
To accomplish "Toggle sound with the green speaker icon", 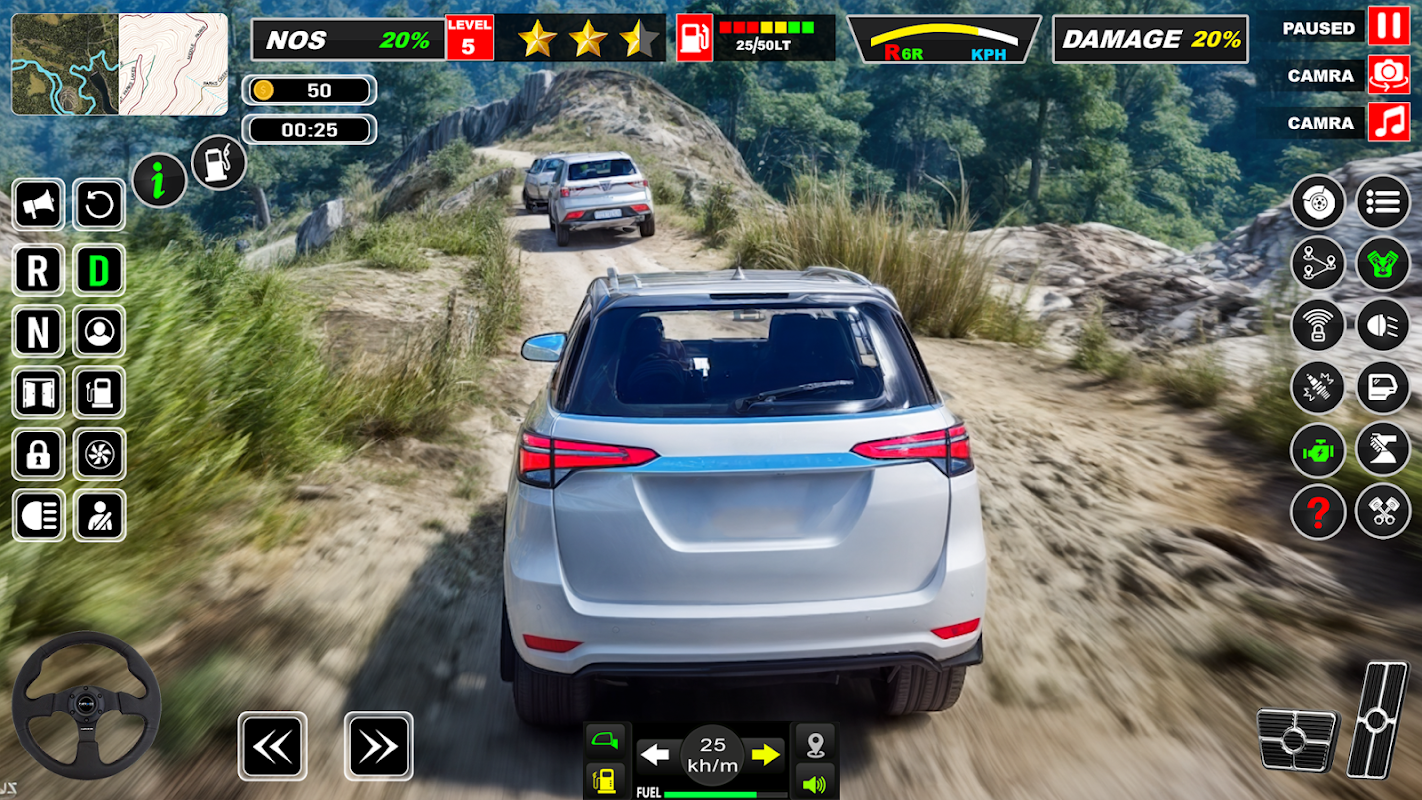I will pos(815,783).
